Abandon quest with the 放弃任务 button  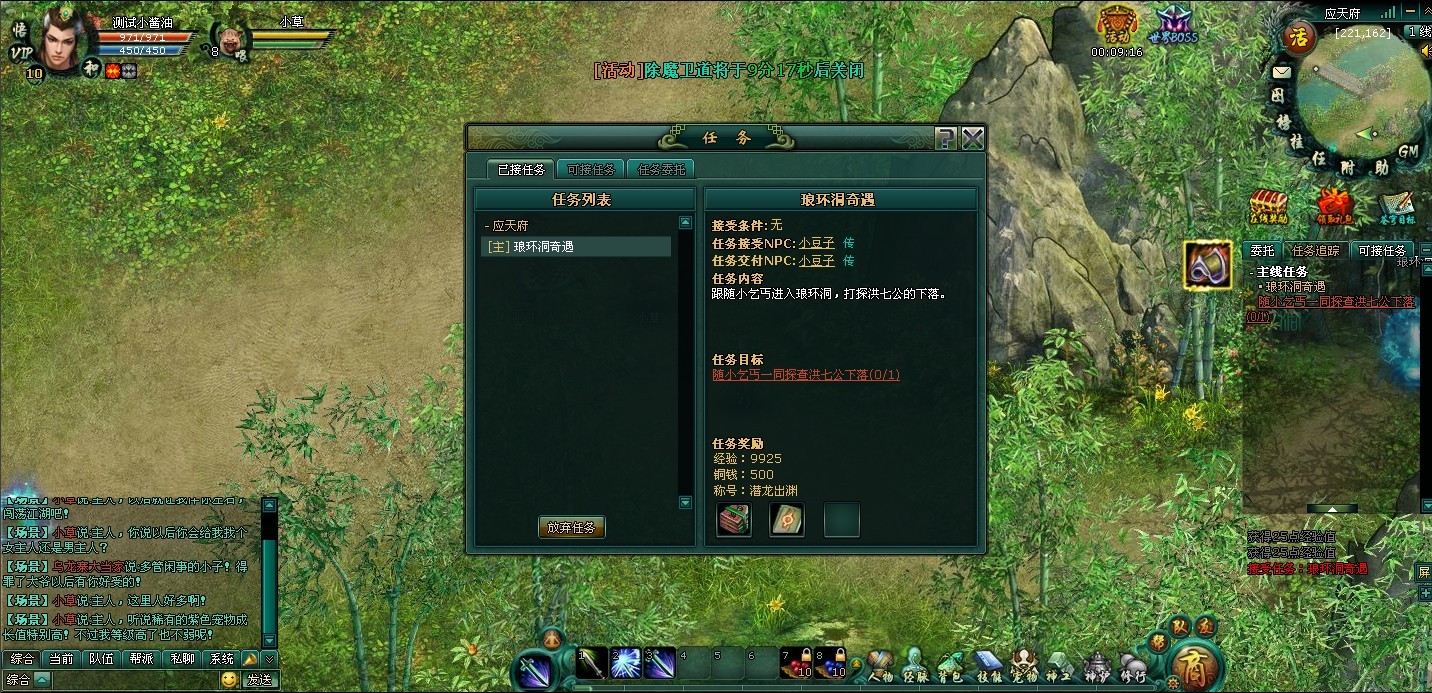pos(571,527)
